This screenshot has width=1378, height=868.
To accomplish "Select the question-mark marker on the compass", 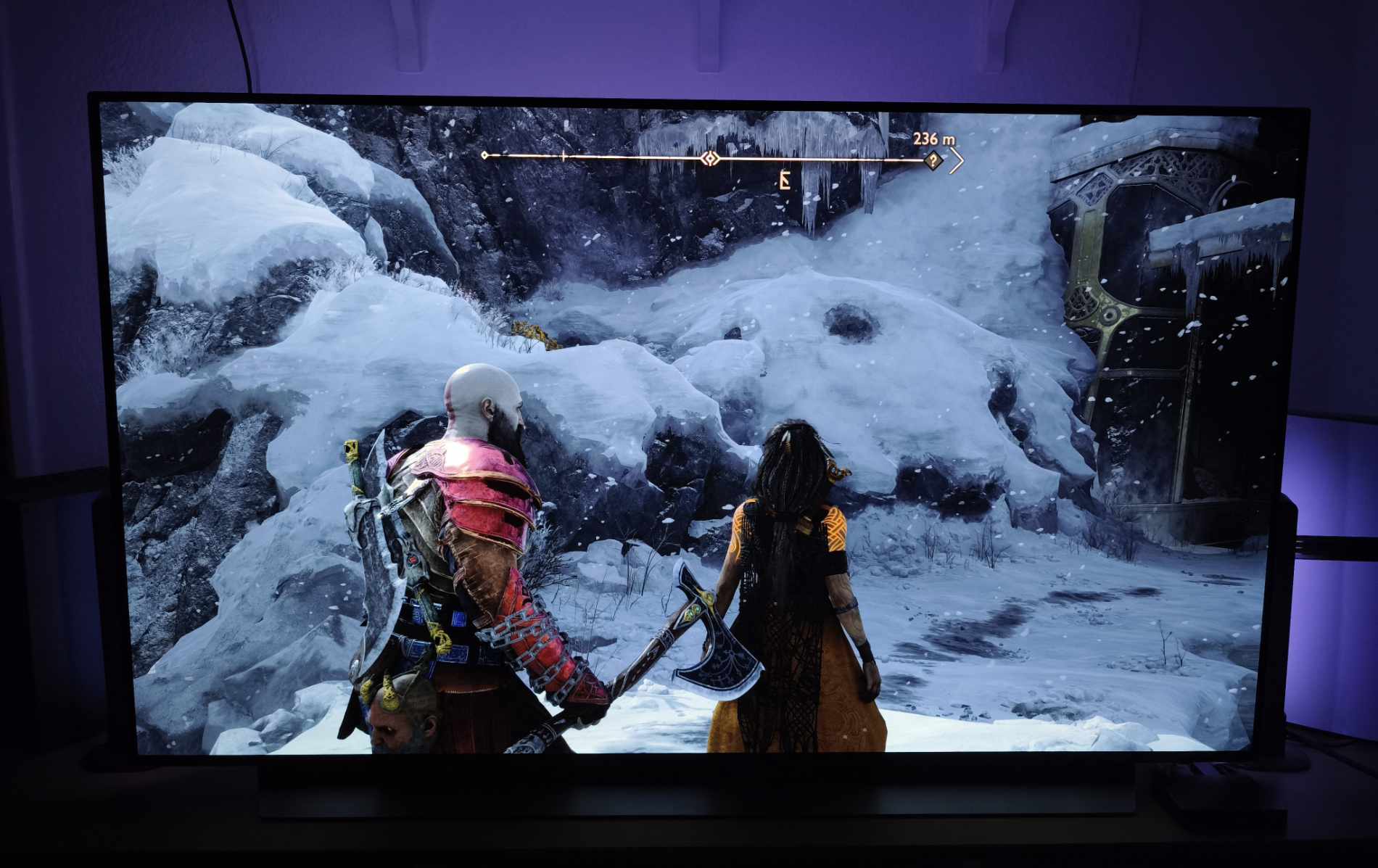I will [x=933, y=160].
